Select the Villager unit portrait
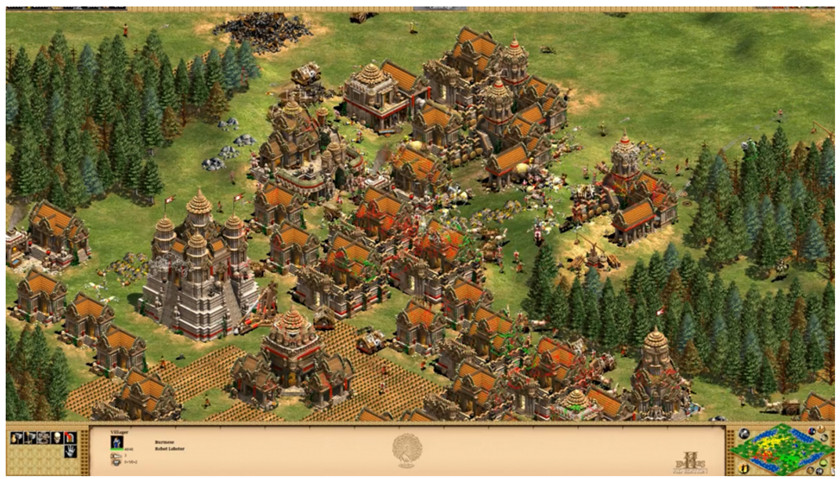The height and width of the screenshot is (479, 840). tap(117, 442)
